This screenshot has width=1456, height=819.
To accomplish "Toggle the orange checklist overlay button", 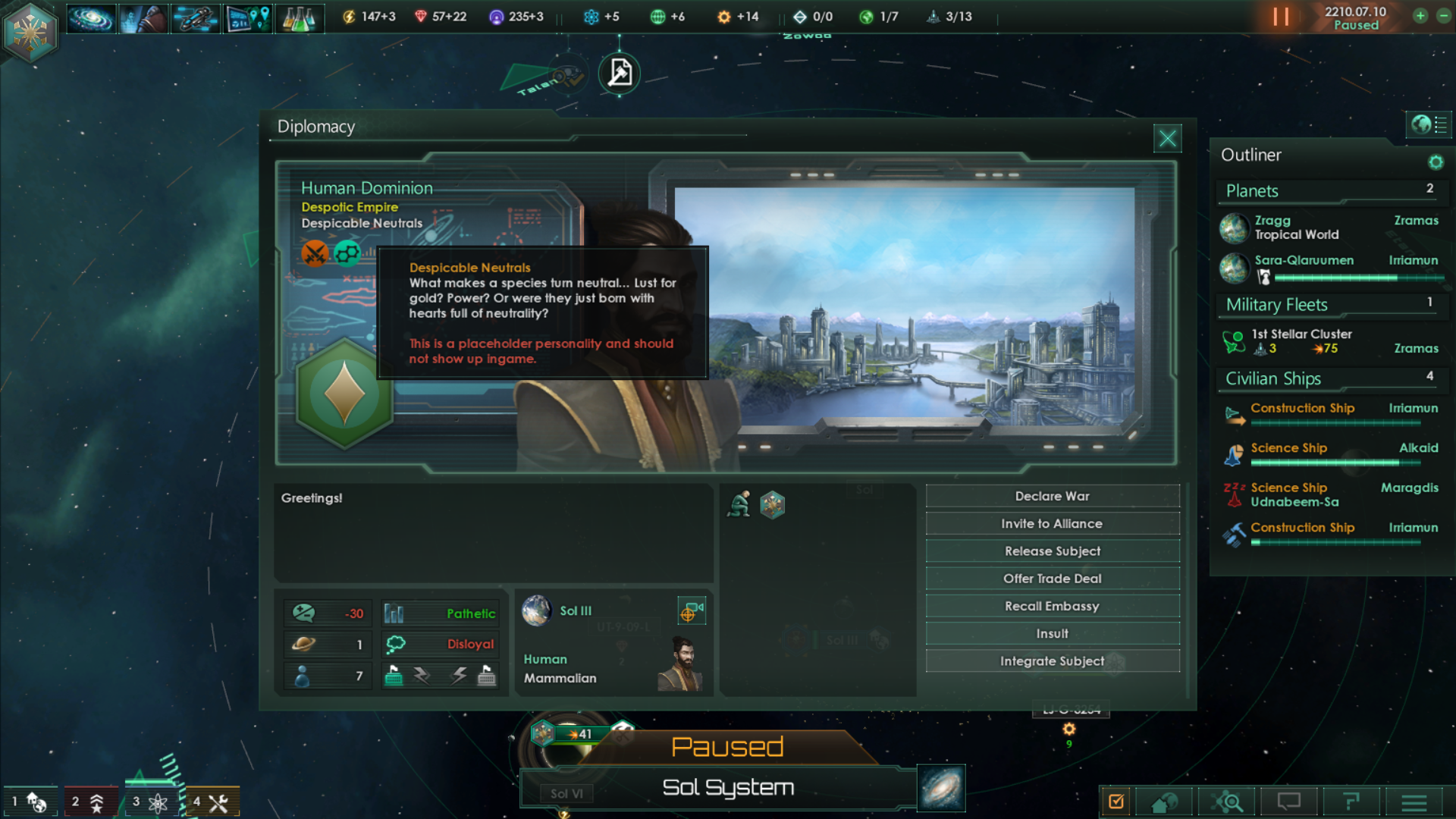I will point(1116,801).
